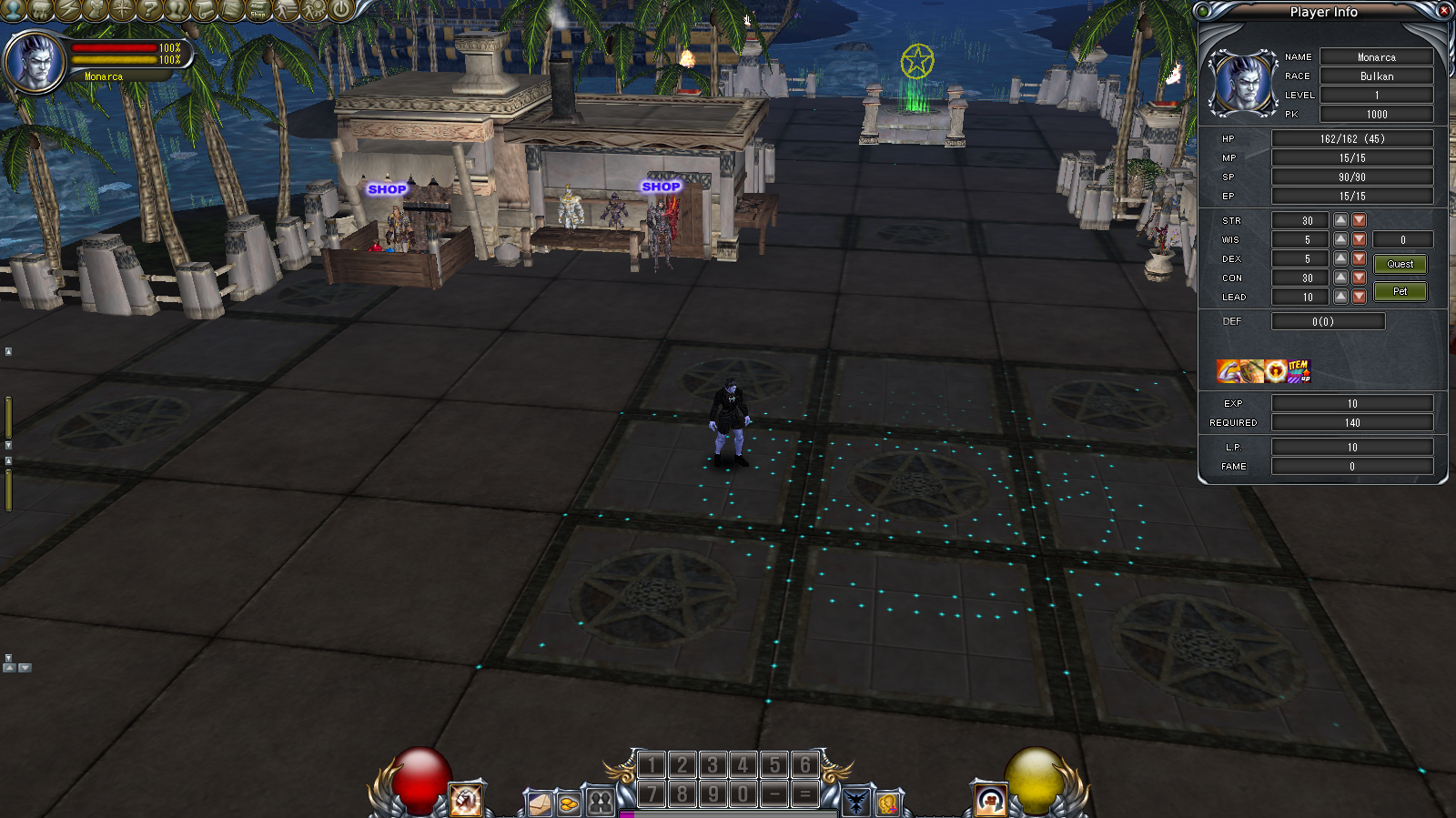Activate the fist attack skill icon
This screenshot has width=1456, height=818.
(x=466, y=800)
